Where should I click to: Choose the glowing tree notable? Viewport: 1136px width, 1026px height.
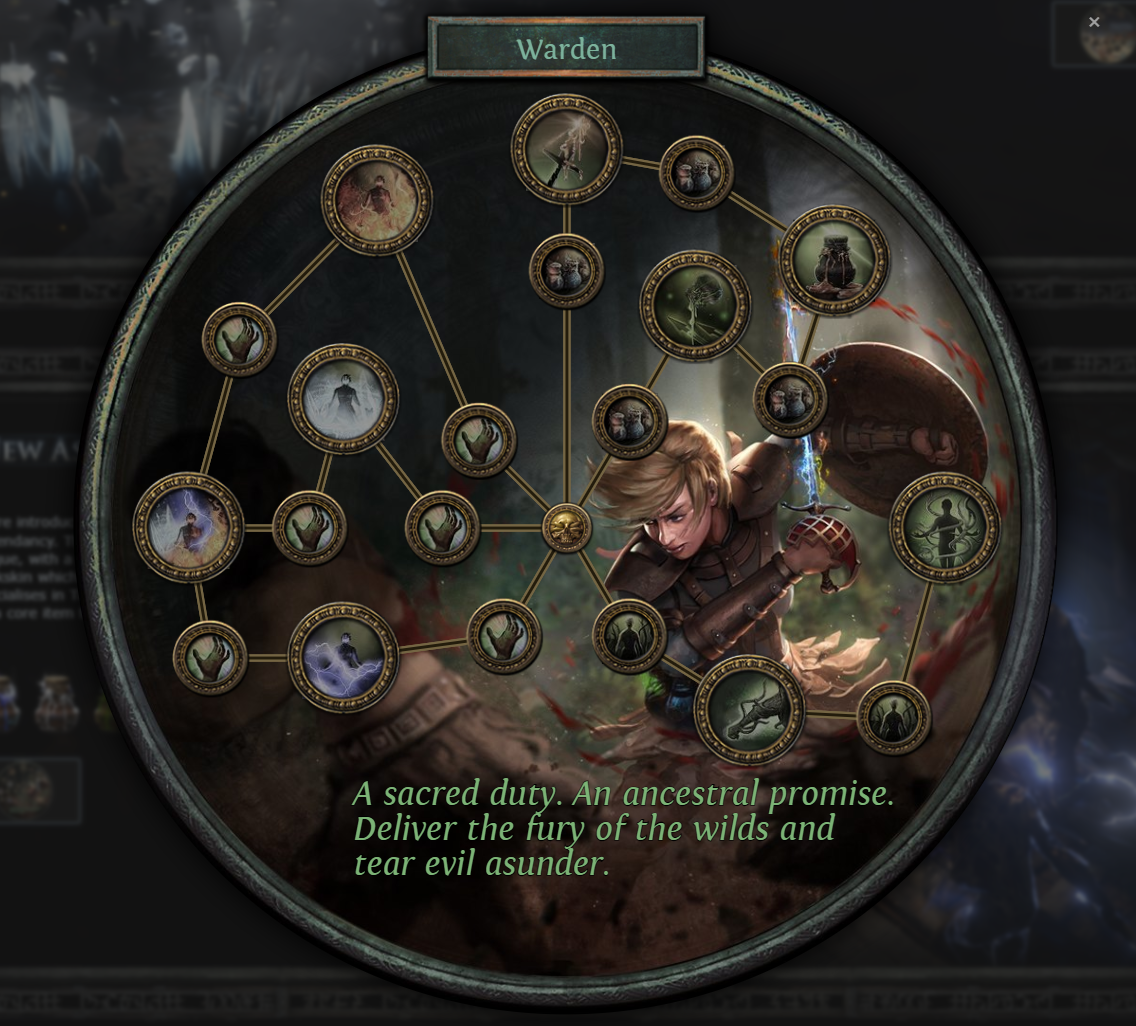coord(695,305)
